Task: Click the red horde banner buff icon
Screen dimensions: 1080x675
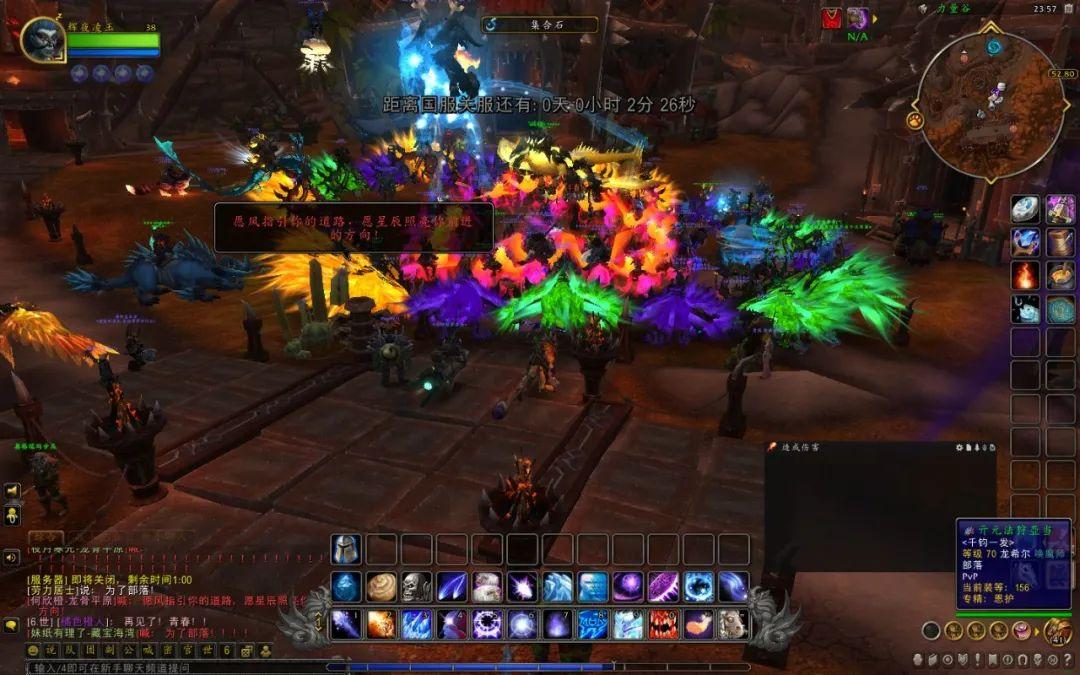Action: click(832, 18)
